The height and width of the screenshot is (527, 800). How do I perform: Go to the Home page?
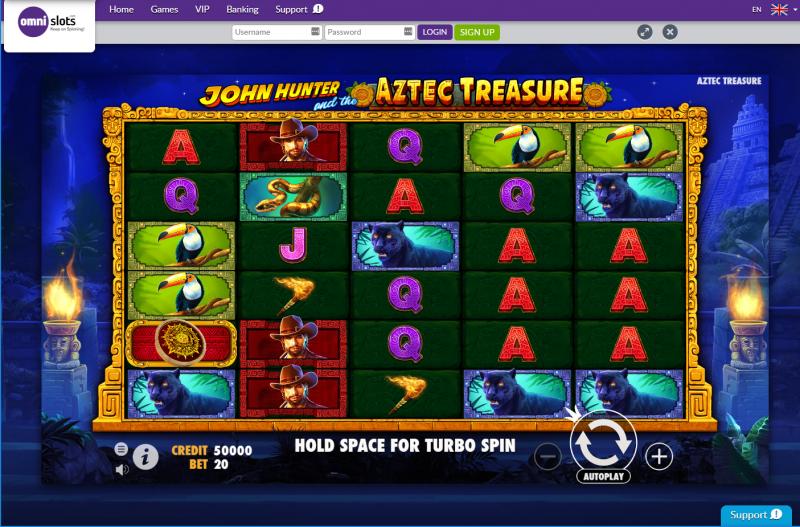pyautogui.click(x=121, y=9)
